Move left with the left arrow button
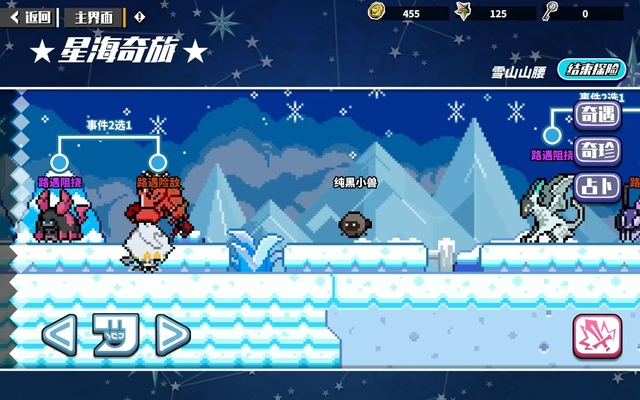This screenshot has width=640, height=400. click(59, 334)
